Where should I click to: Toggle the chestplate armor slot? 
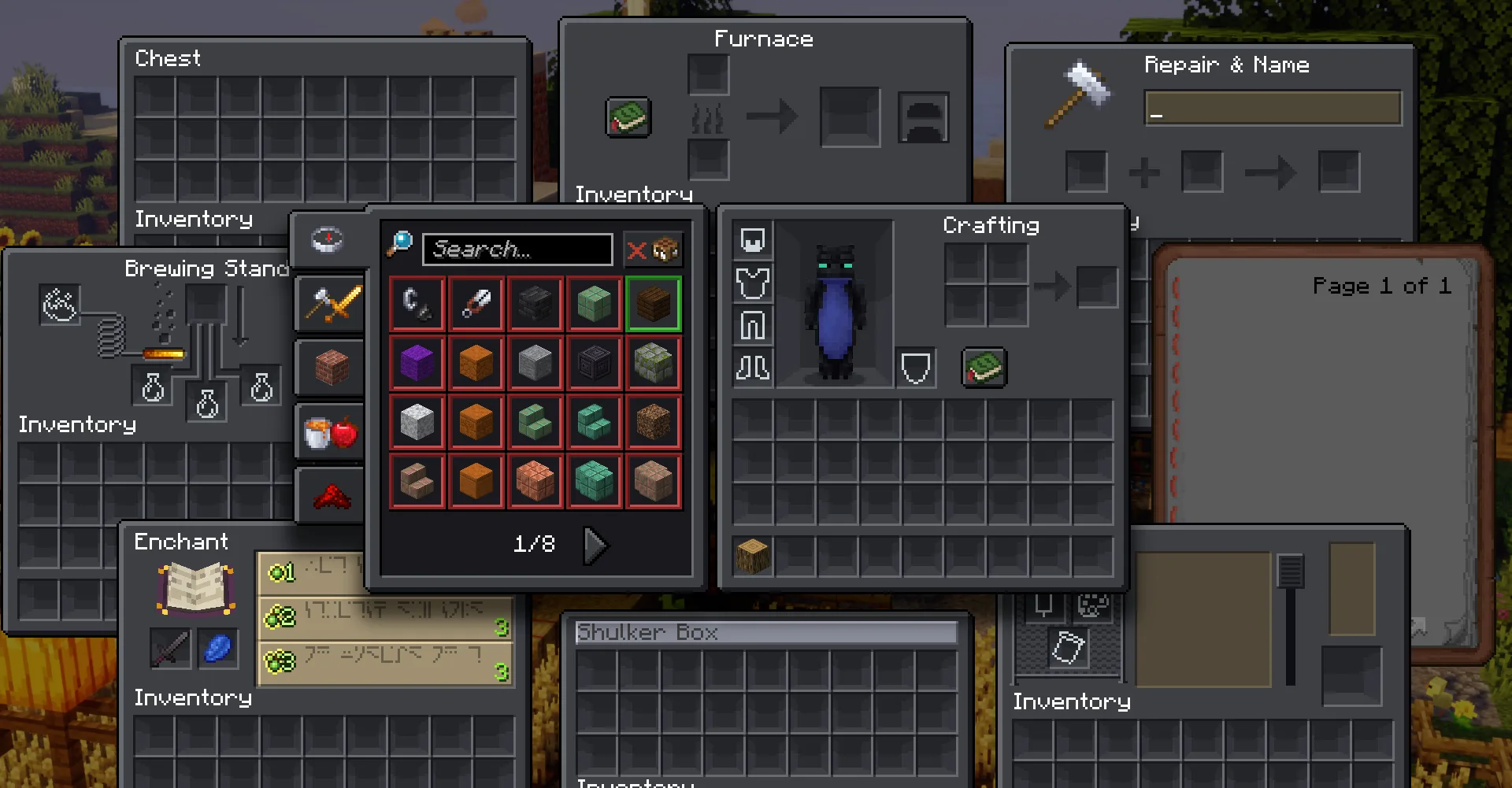(x=752, y=283)
